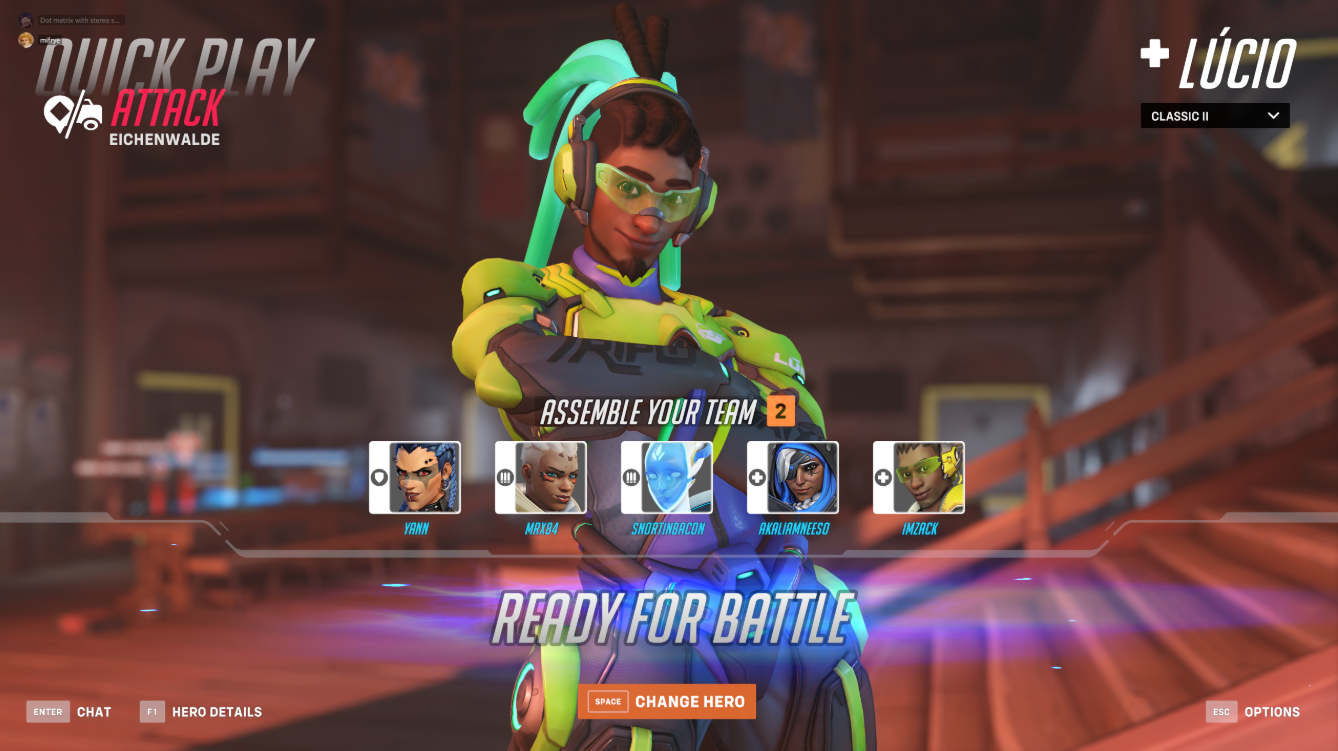Click the topmost chat message avatar

click(x=26, y=19)
